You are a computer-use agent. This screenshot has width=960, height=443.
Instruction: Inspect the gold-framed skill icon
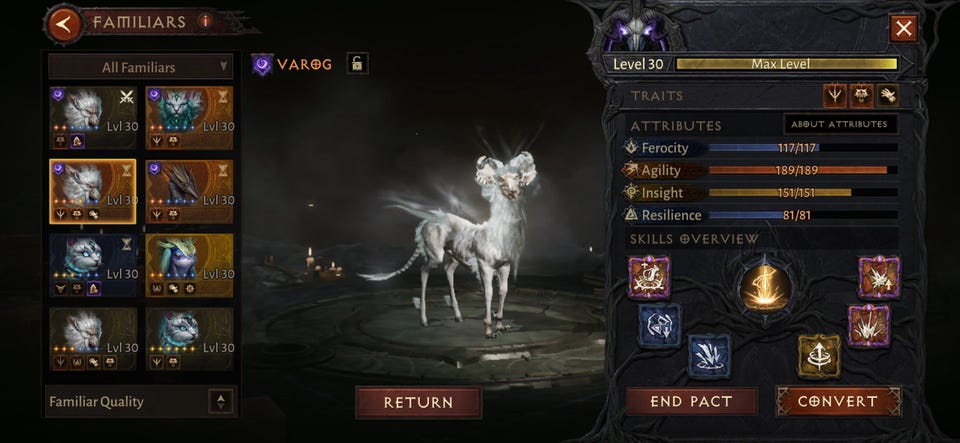[818, 354]
